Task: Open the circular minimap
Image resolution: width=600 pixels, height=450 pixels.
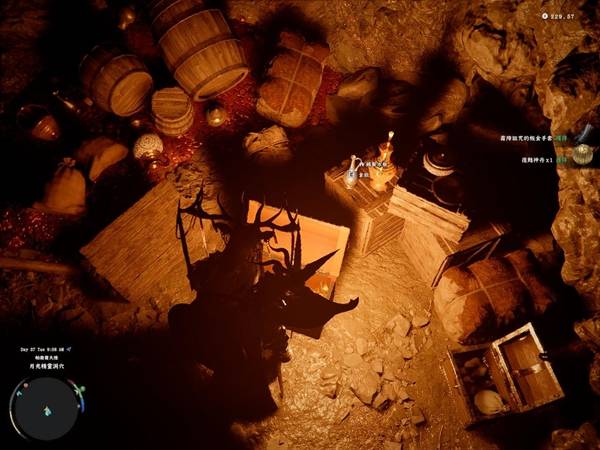Action: coord(47,409)
